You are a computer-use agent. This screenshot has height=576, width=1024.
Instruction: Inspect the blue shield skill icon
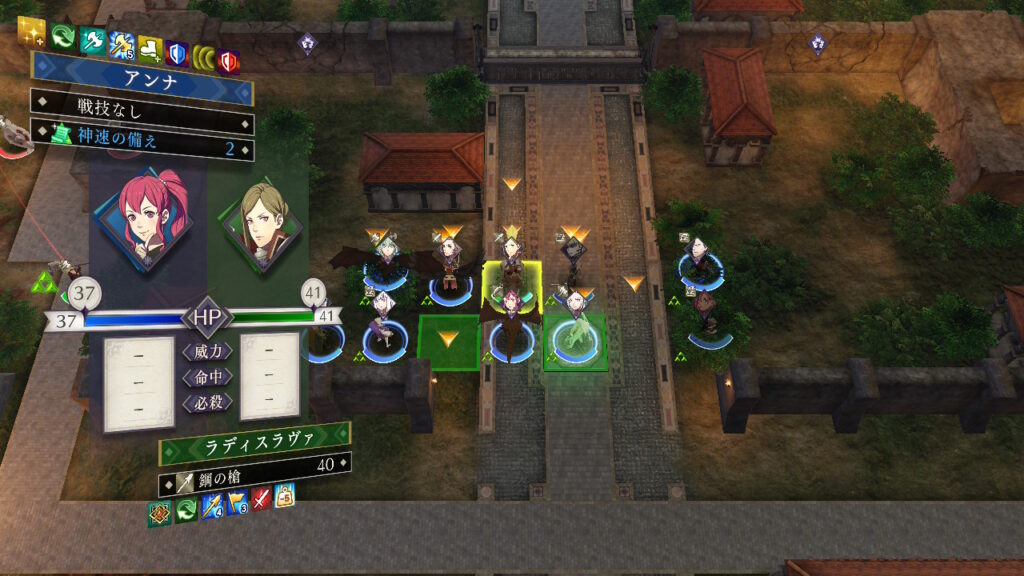177,53
